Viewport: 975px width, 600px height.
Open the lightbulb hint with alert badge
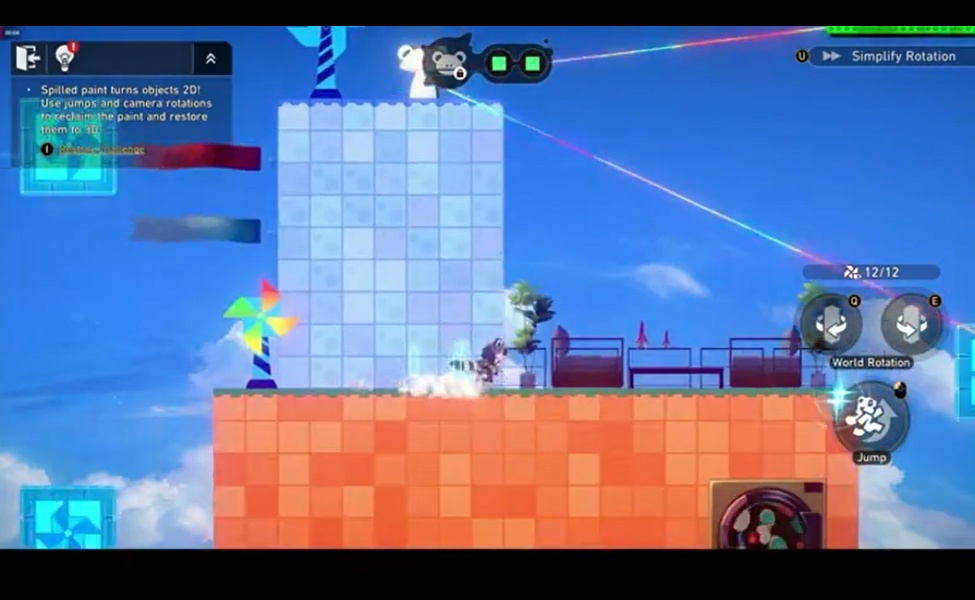pos(66,57)
